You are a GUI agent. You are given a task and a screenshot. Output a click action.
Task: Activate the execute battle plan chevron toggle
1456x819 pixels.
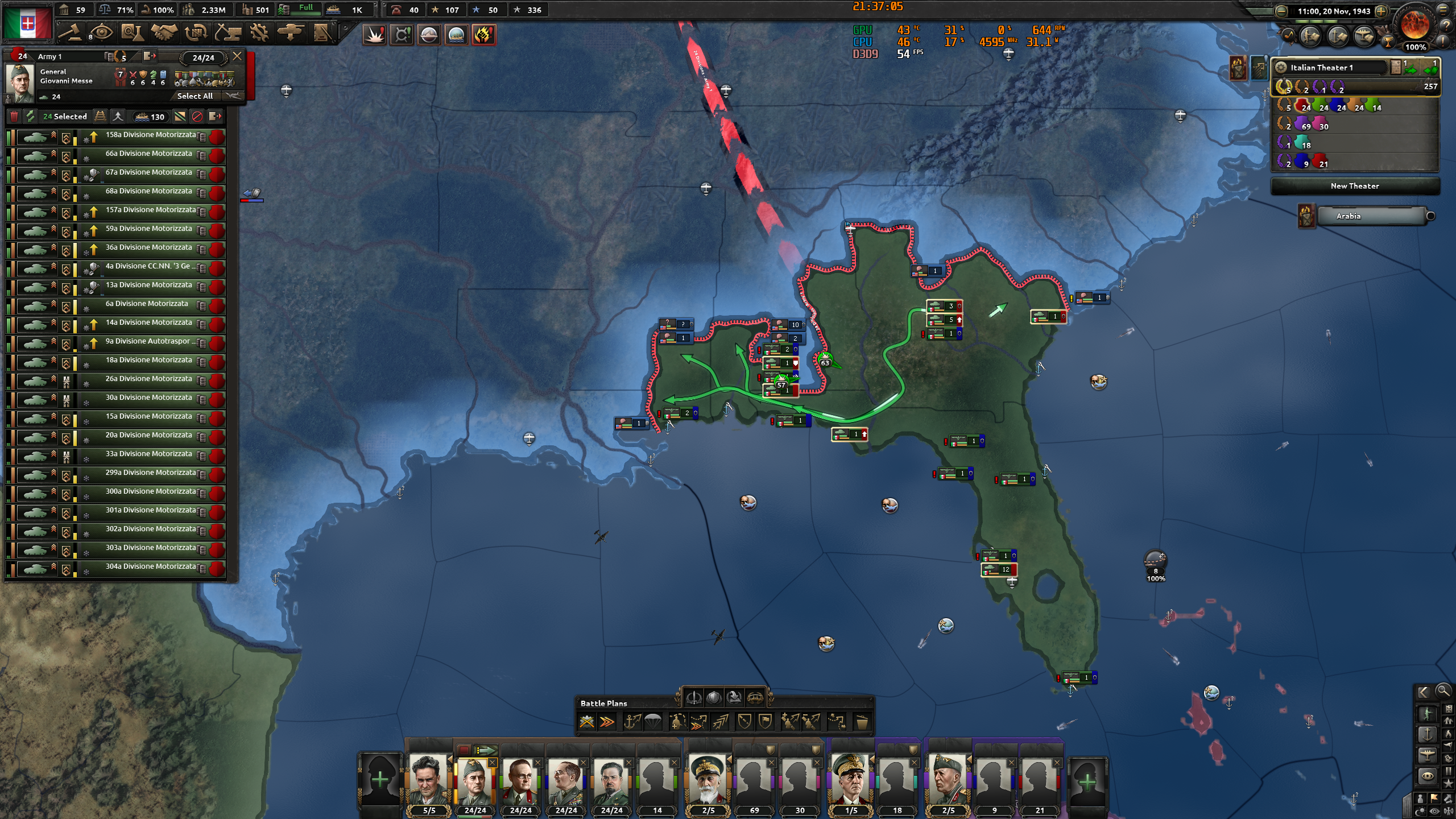tap(607, 722)
